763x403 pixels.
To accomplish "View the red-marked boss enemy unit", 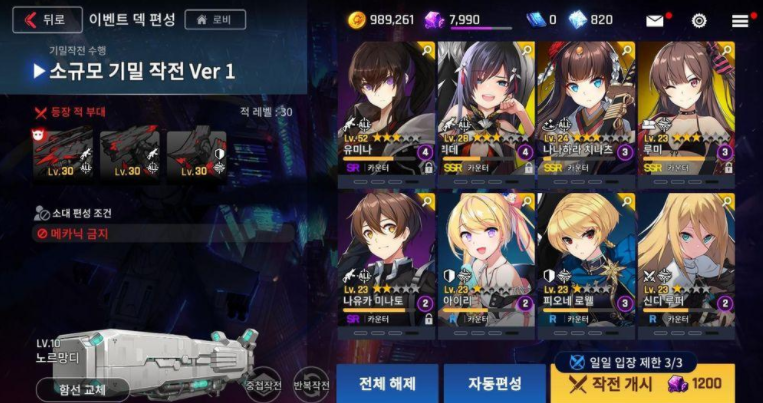I will [x=62, y=153].
